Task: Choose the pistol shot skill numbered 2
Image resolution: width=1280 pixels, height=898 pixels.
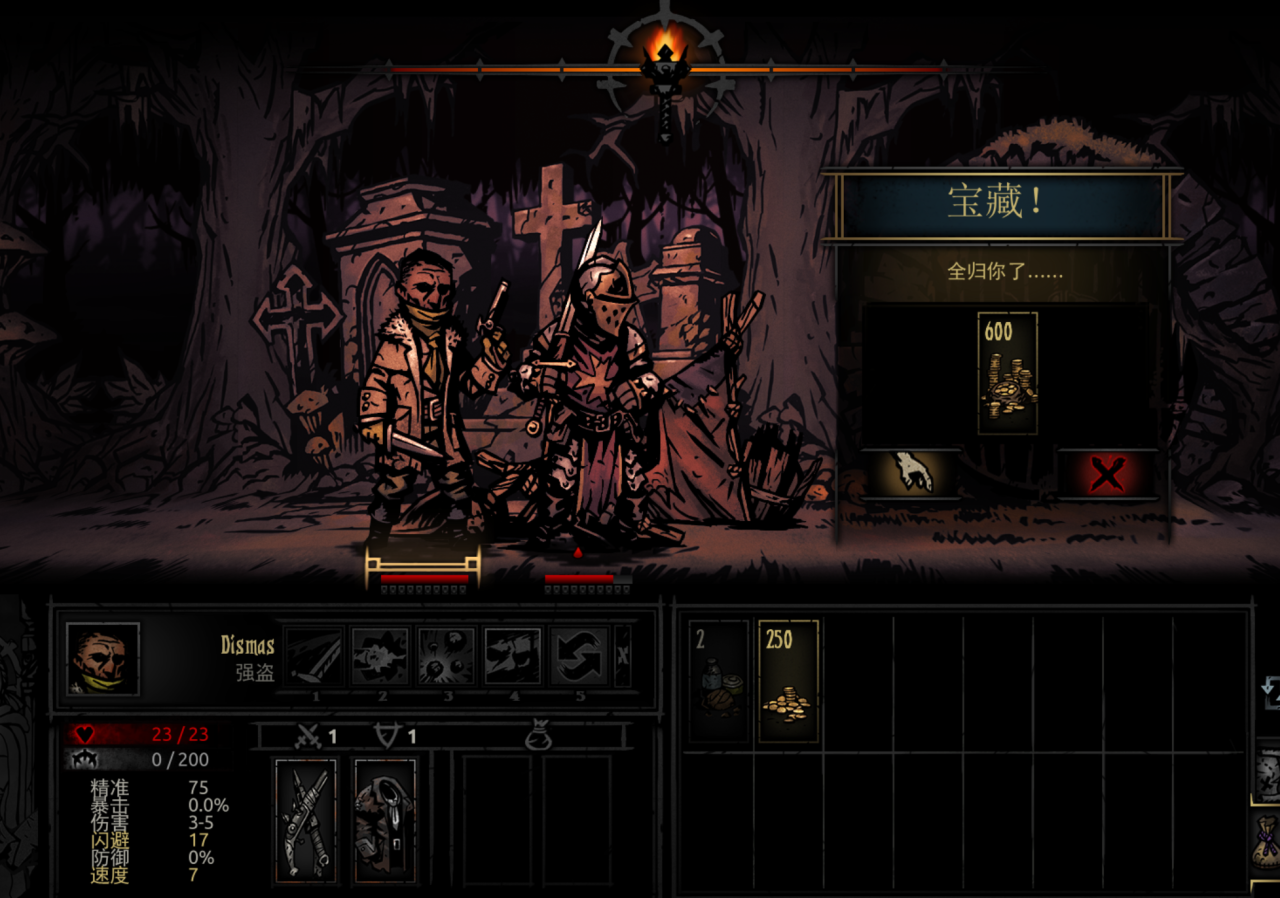Action: [x=381, y=656]
